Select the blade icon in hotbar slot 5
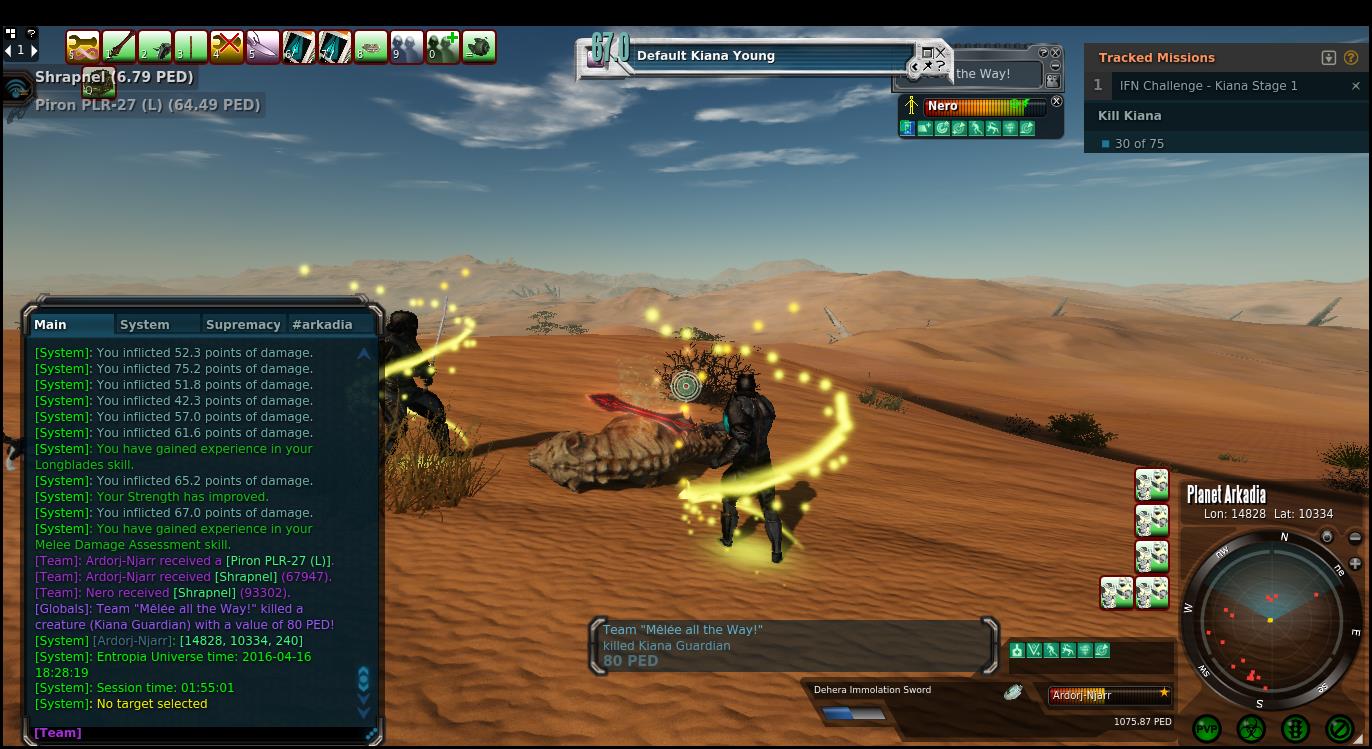The width and height of the screenshot is (1372, 749). coord(263,47)
